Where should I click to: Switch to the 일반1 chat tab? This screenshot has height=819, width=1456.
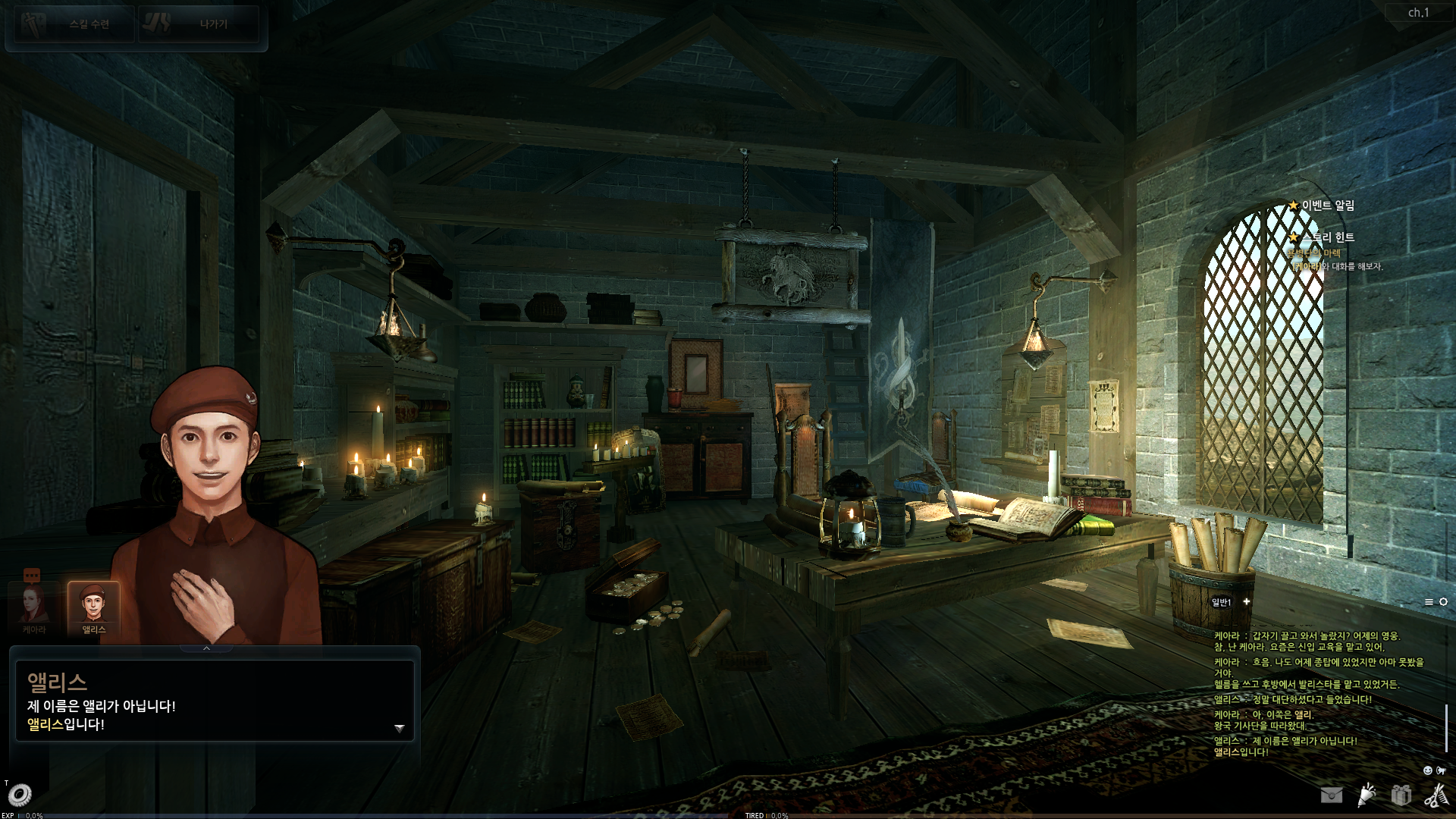click(x=1221, y=602)
